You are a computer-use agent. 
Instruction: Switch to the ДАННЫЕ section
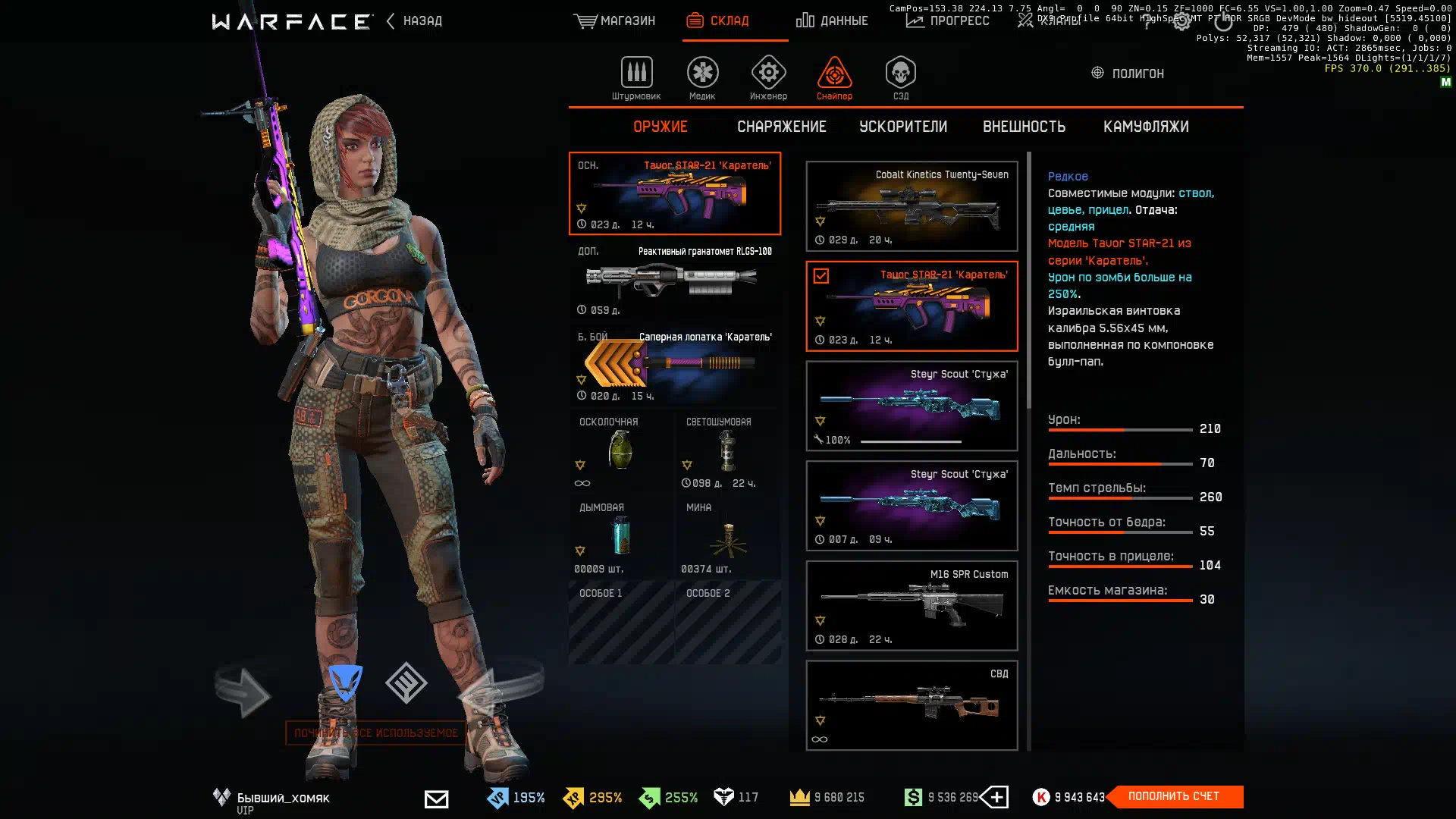(x=832, y=21)
